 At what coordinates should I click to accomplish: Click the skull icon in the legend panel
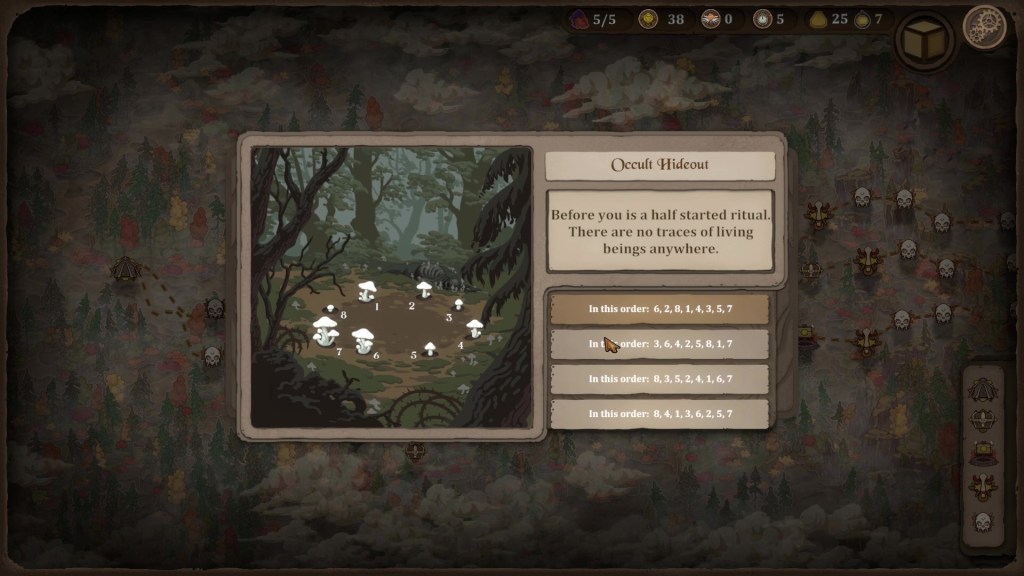[x=983, y=522]
